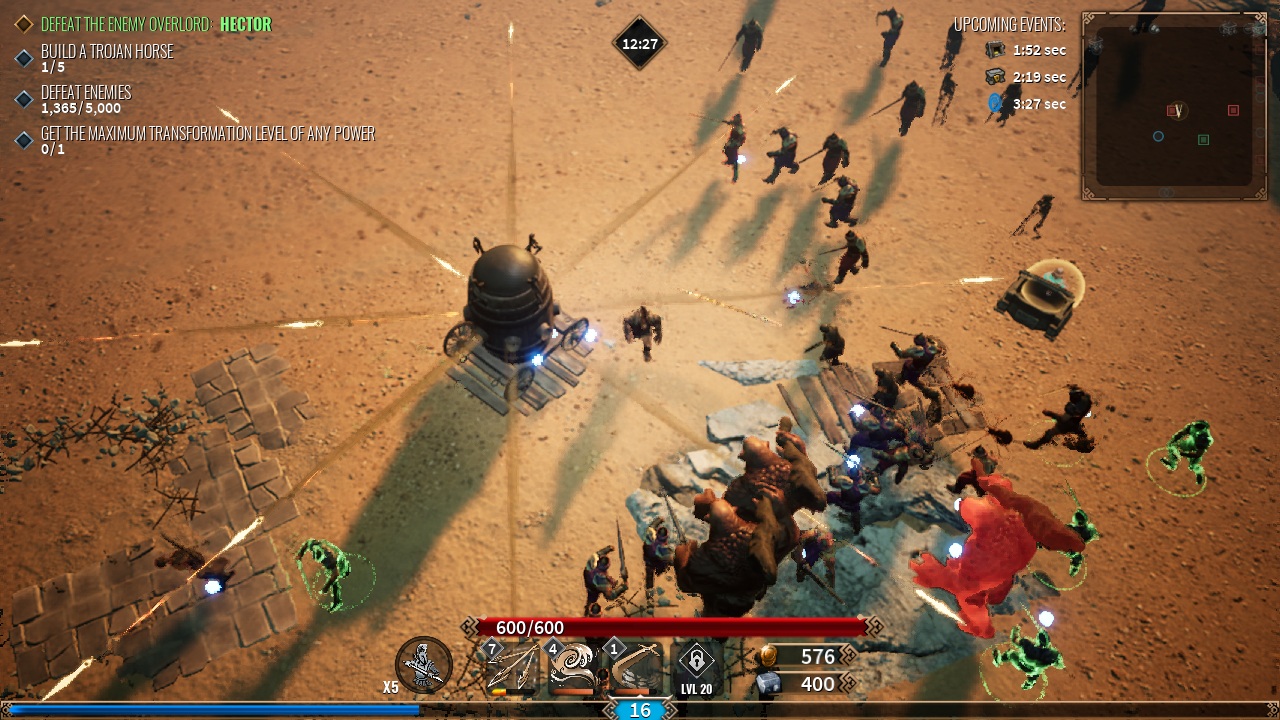Select the spear throw ability icon

coord(512,668)
